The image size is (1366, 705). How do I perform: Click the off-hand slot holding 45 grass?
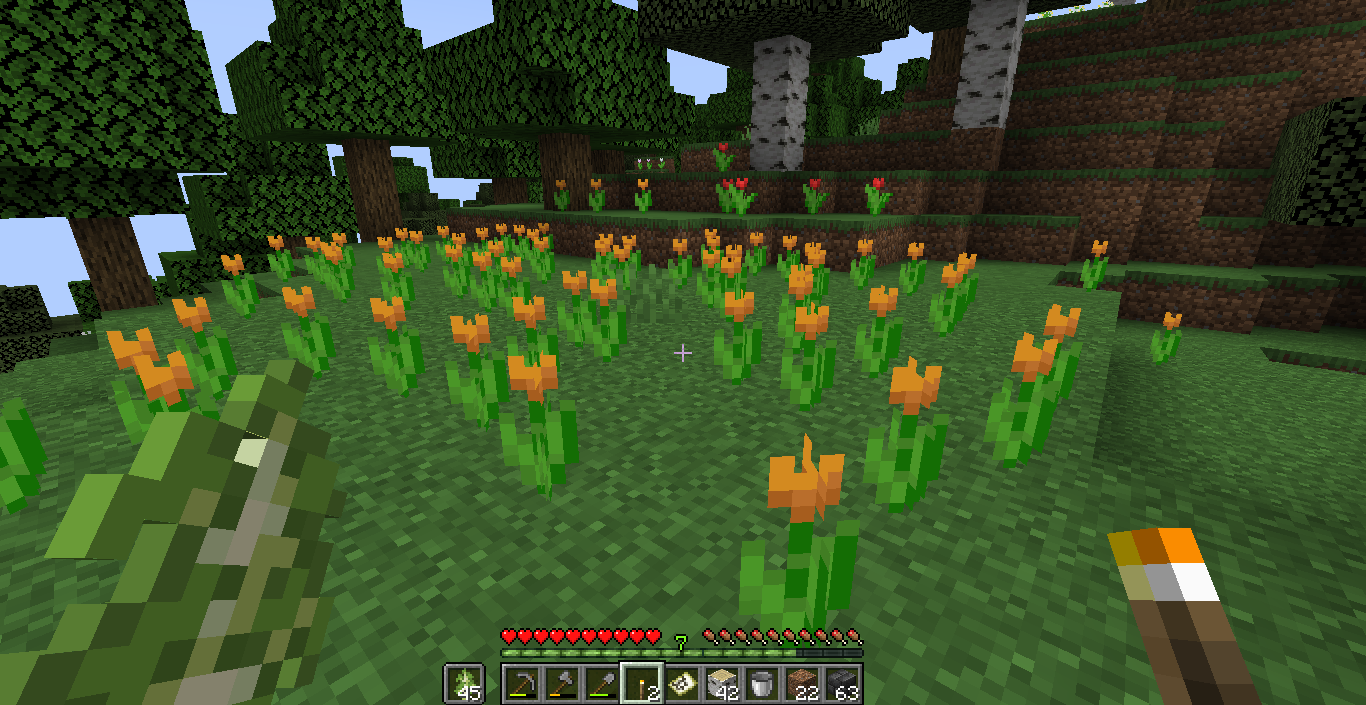[464, 684]
